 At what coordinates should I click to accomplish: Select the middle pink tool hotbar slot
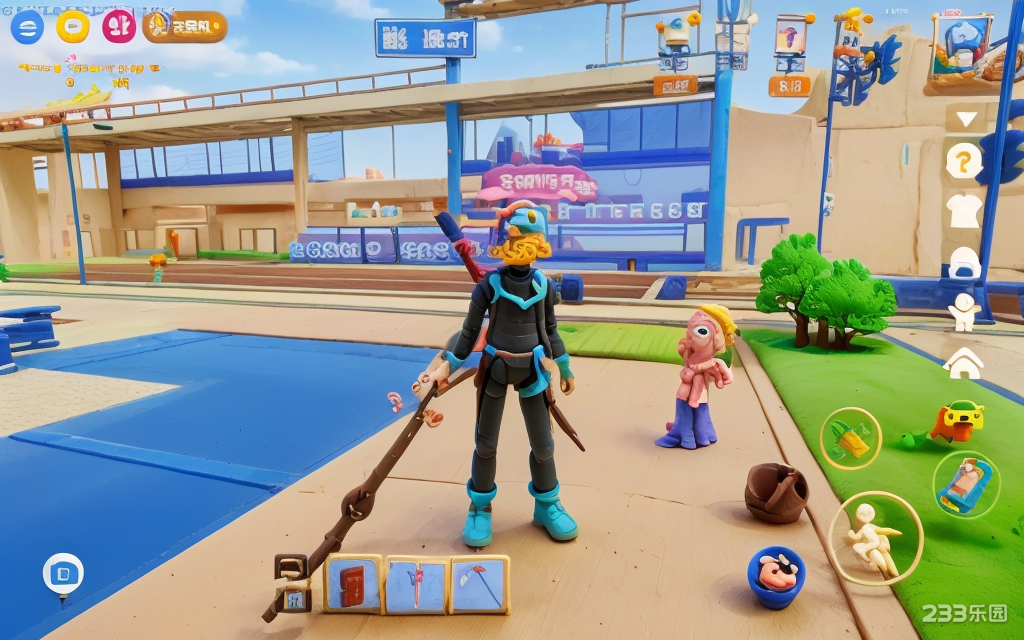click(416, 584)
